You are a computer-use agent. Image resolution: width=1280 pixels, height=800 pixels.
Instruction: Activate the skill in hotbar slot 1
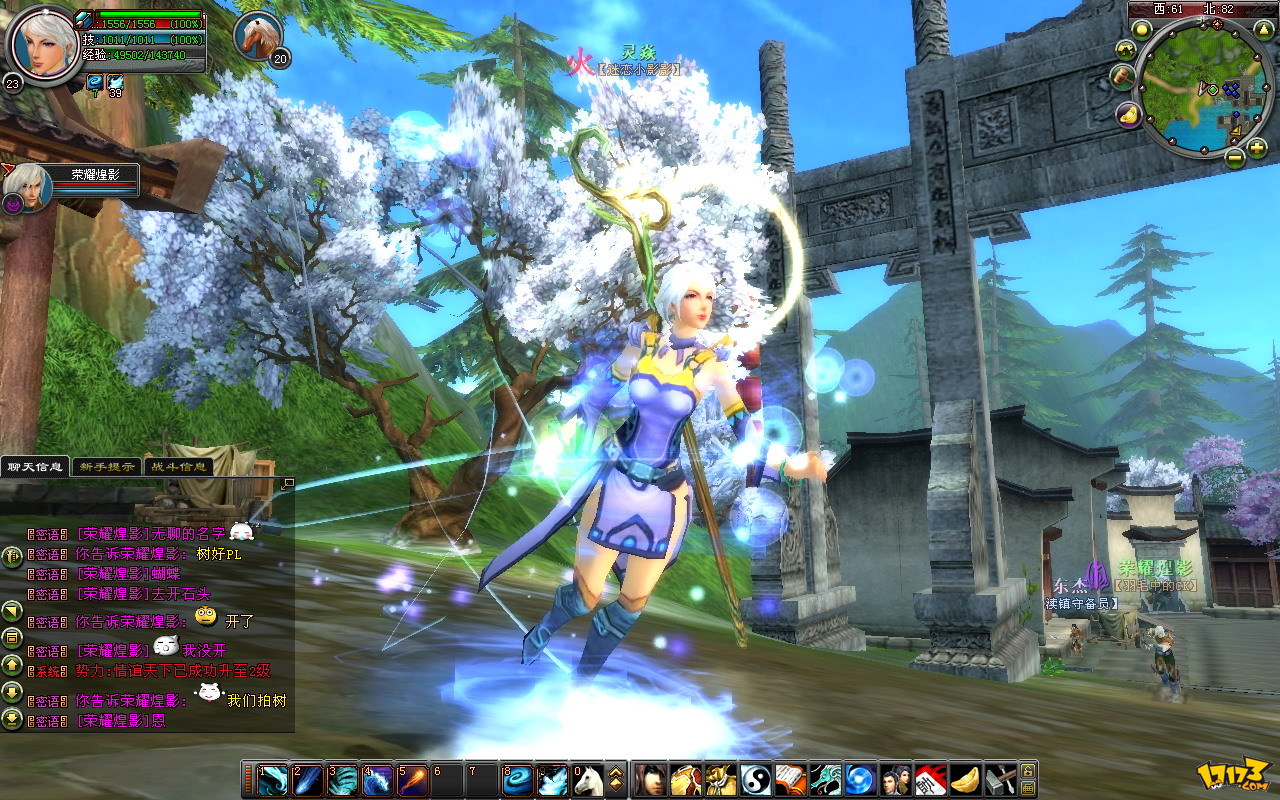274,779
